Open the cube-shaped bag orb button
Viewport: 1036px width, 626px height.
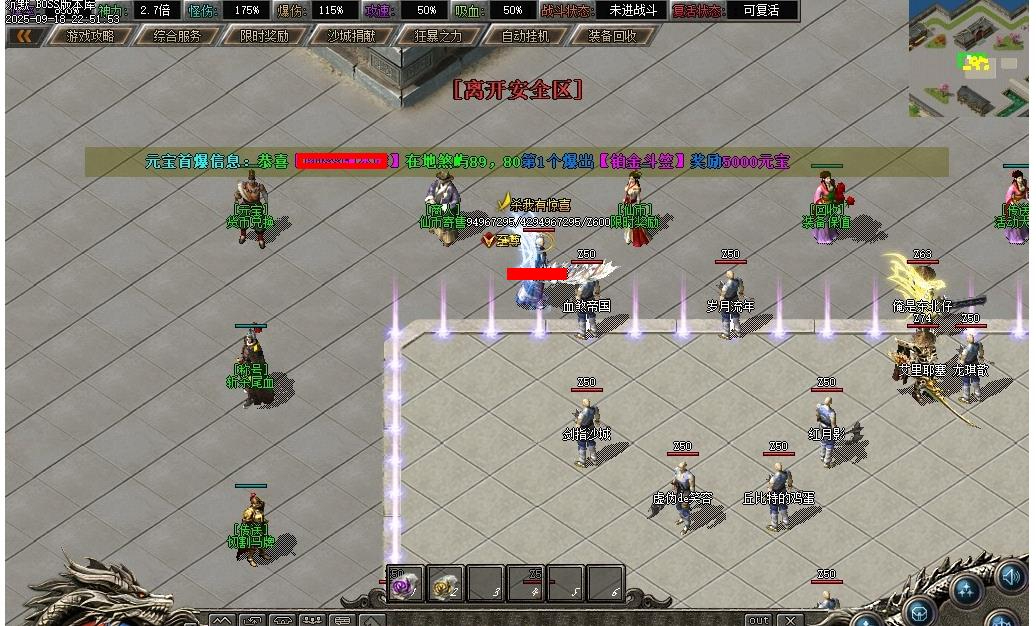(x=919, y=609)
